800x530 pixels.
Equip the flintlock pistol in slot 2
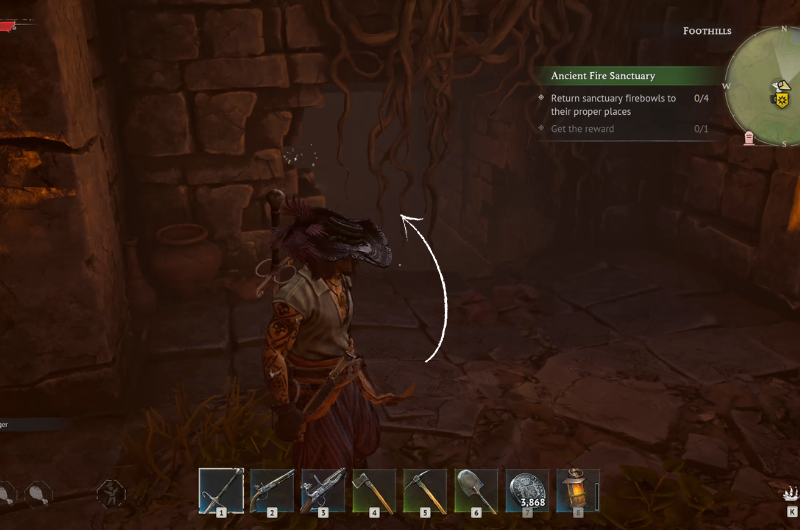coord(272,490)
